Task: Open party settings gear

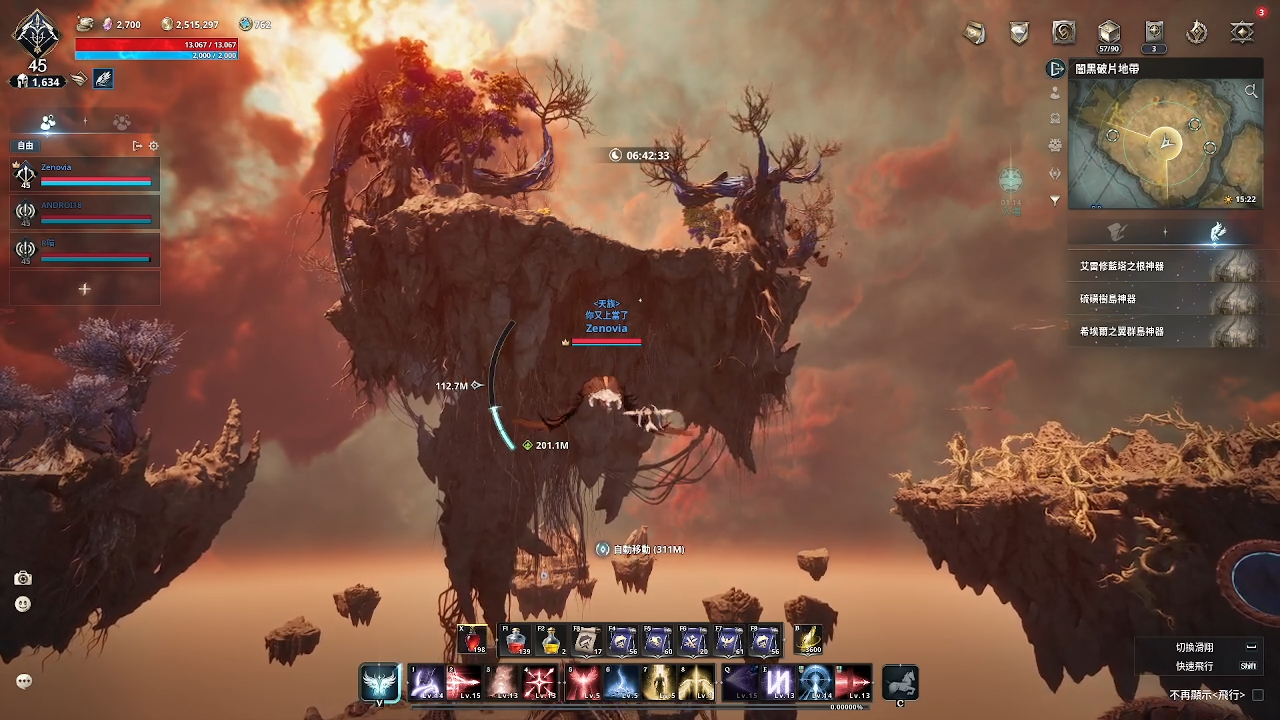Action: [x=154, y=146]
